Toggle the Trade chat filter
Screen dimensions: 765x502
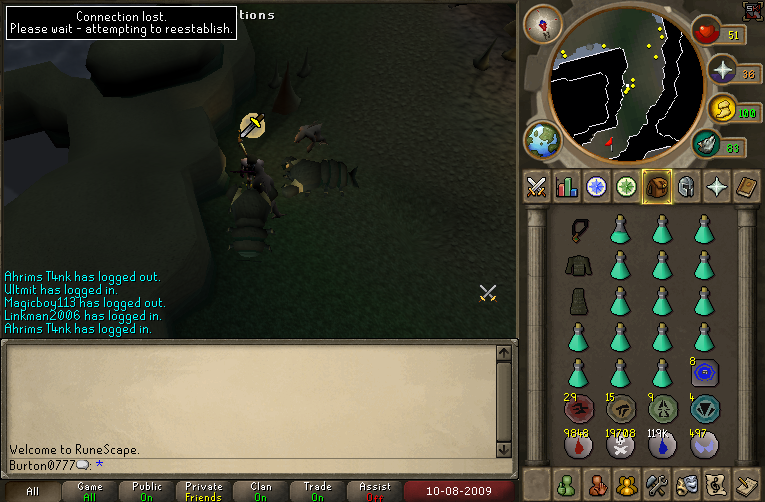(x=317, y=491)
